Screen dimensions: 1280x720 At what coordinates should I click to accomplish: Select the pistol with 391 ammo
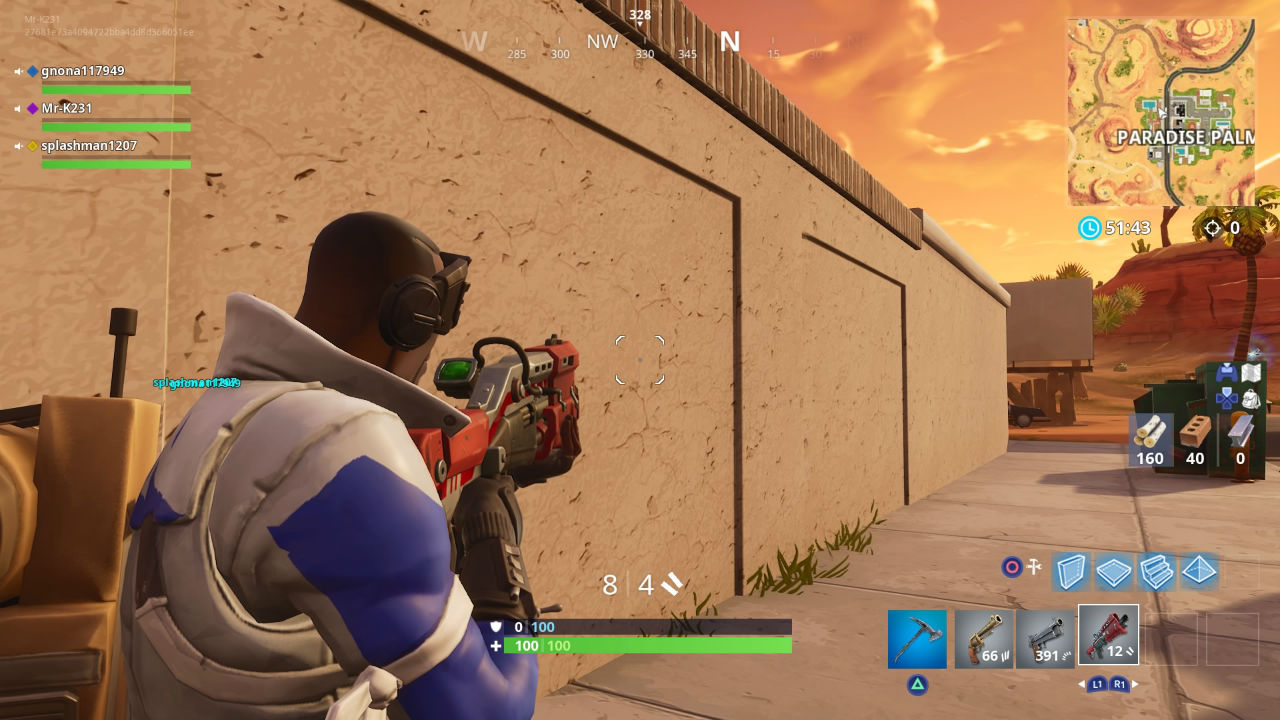pos(1046,637)
